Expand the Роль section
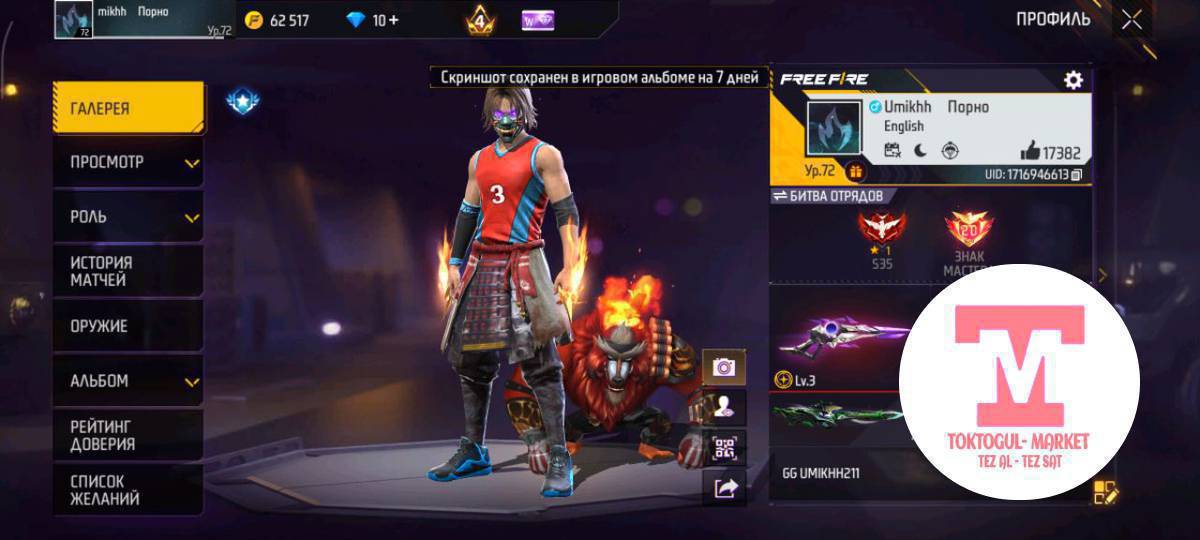1200x540 pixels. [x=128, y=216]
